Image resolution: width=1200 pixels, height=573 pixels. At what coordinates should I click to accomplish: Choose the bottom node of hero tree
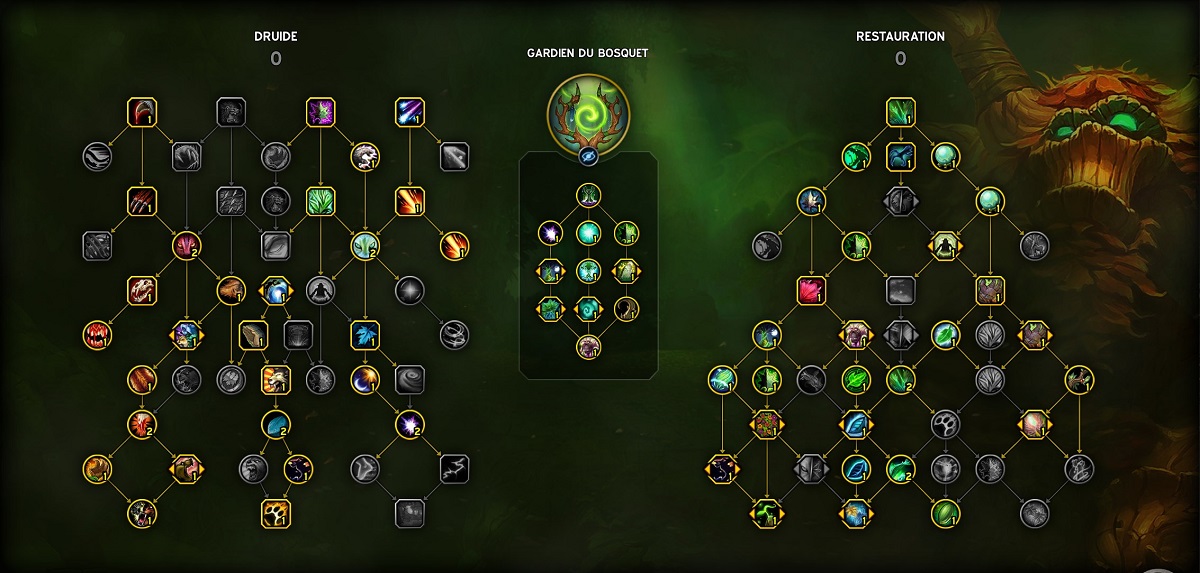[588, 347]
